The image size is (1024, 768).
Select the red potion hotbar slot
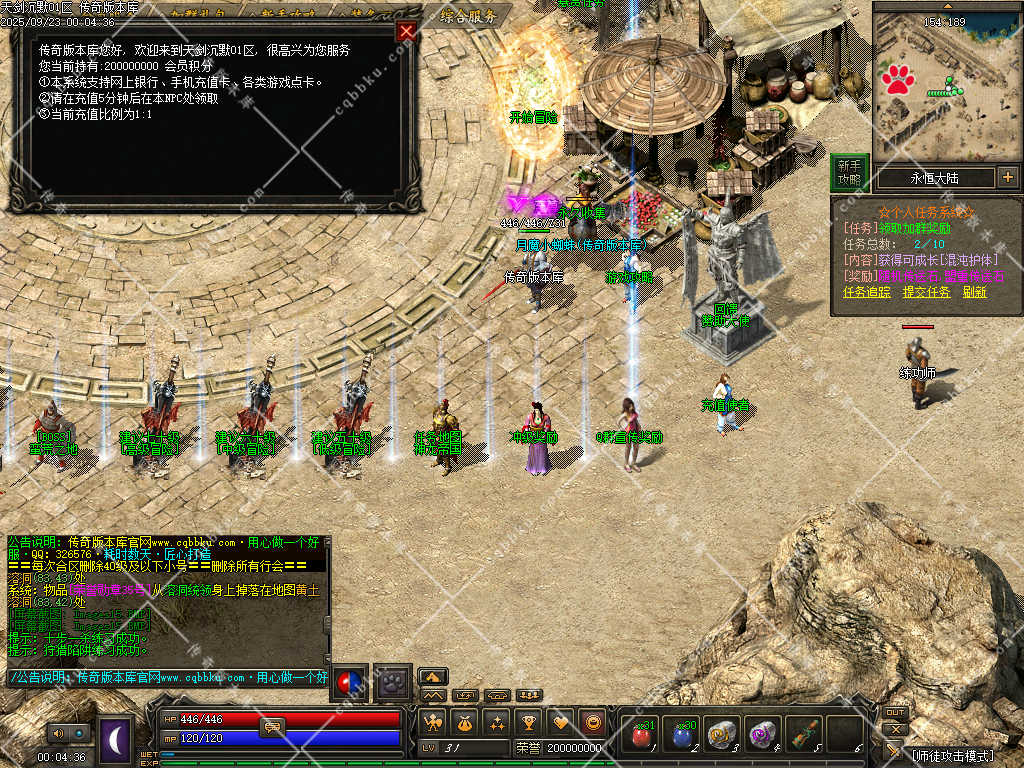(x=640, y=735)
